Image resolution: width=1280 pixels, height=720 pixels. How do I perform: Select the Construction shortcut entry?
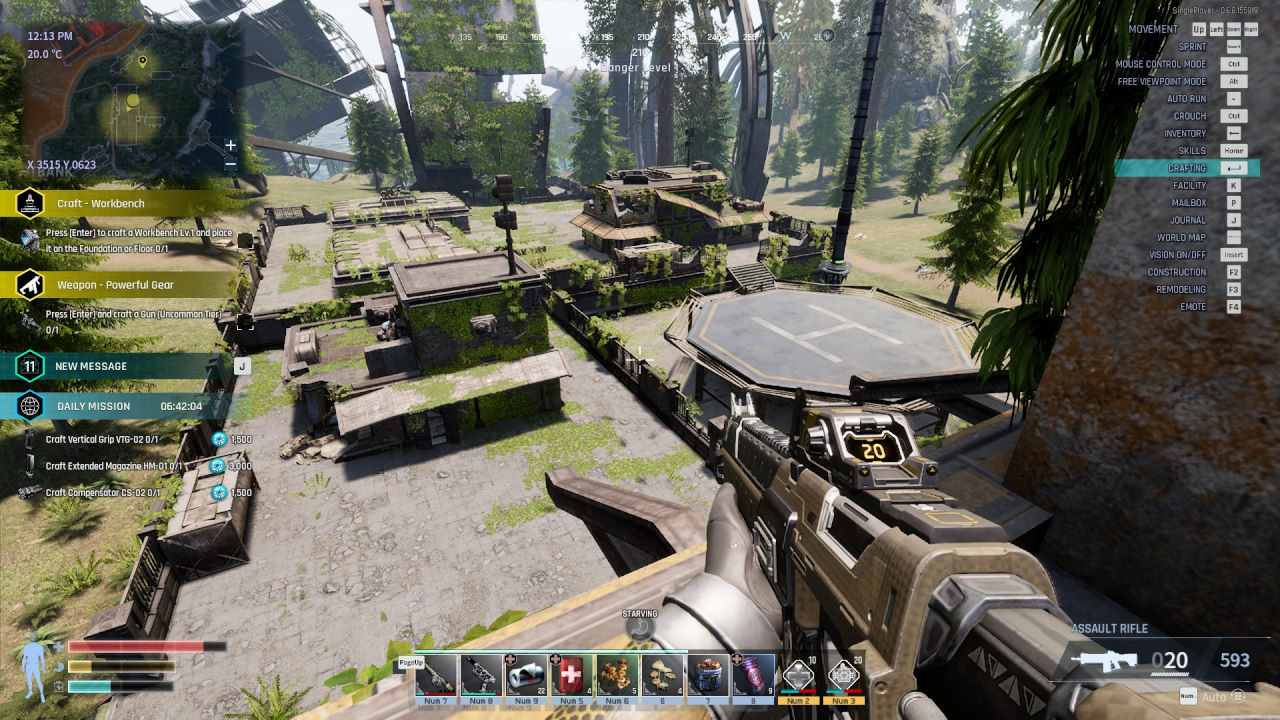(x=1177, y=272)
